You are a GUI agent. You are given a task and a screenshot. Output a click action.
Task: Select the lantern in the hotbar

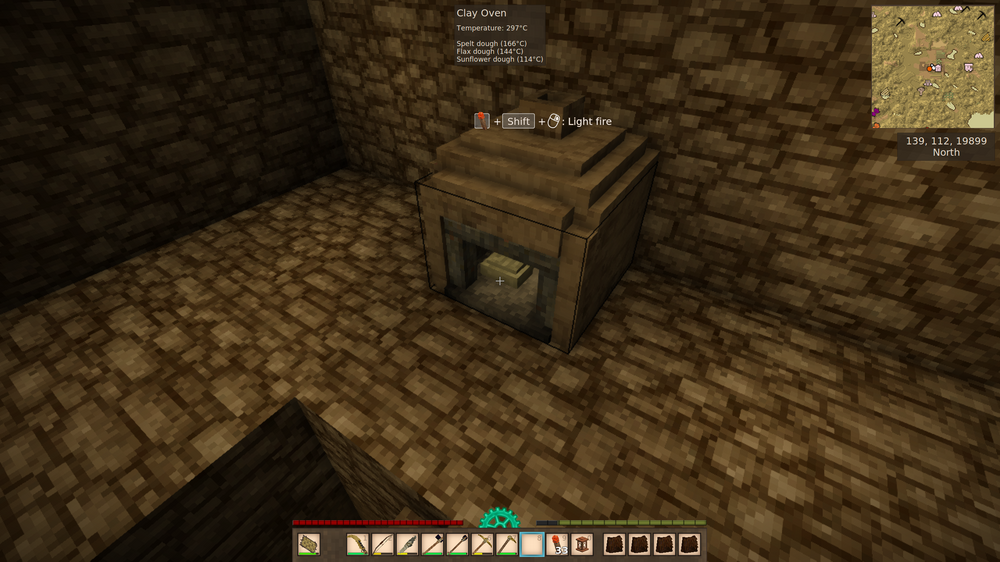[582, 544]
